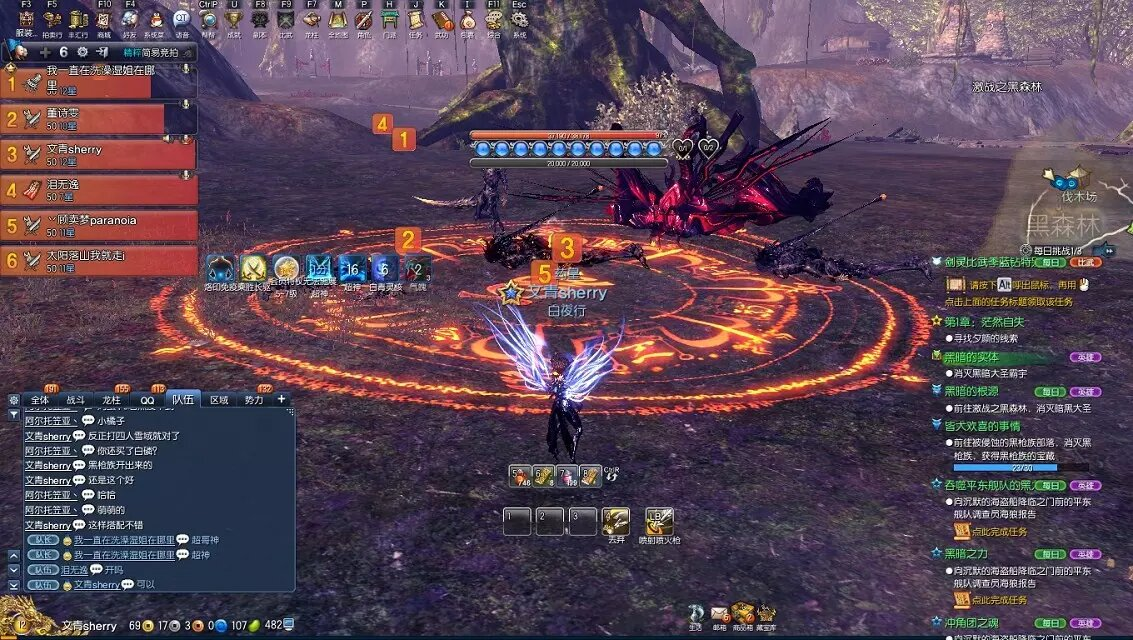Activate the 喷射喷火枪 flamethrower skill
The height and width of the screenshot is (640, 1133).
coord(660,521)
